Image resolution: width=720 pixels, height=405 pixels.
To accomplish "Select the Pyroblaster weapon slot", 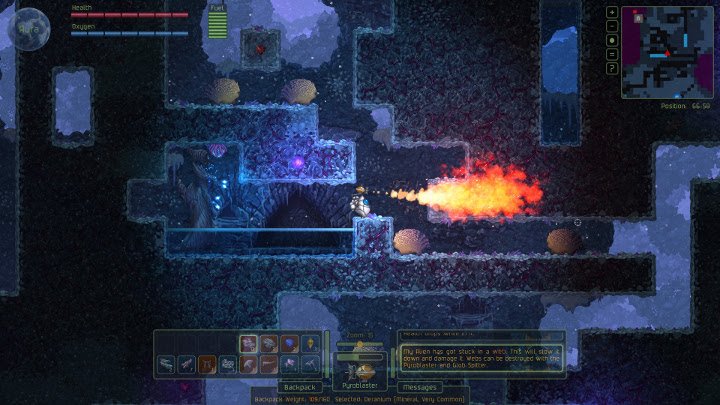I will (x=360, y=371).
